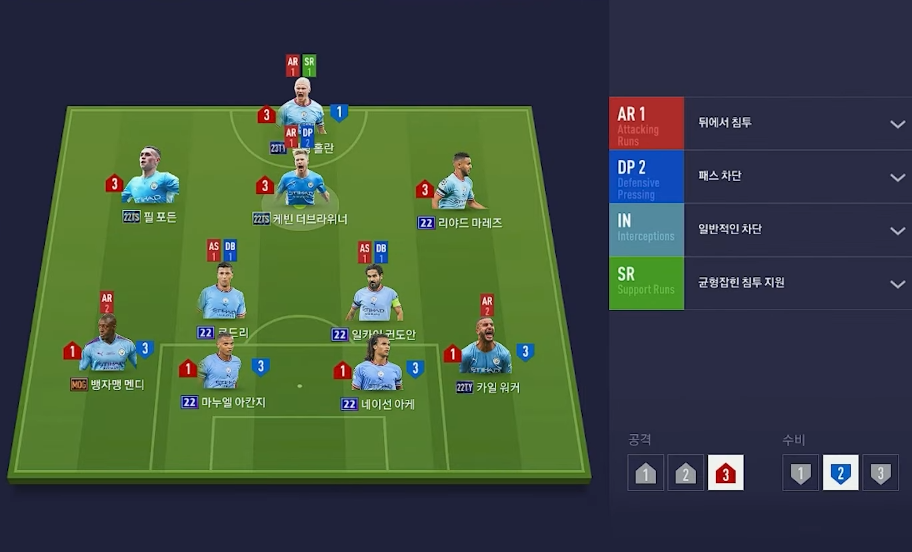Screen dimensions: 912x552
Task: Select striker 홀란 at the top
Action: (x=302, y=104)
